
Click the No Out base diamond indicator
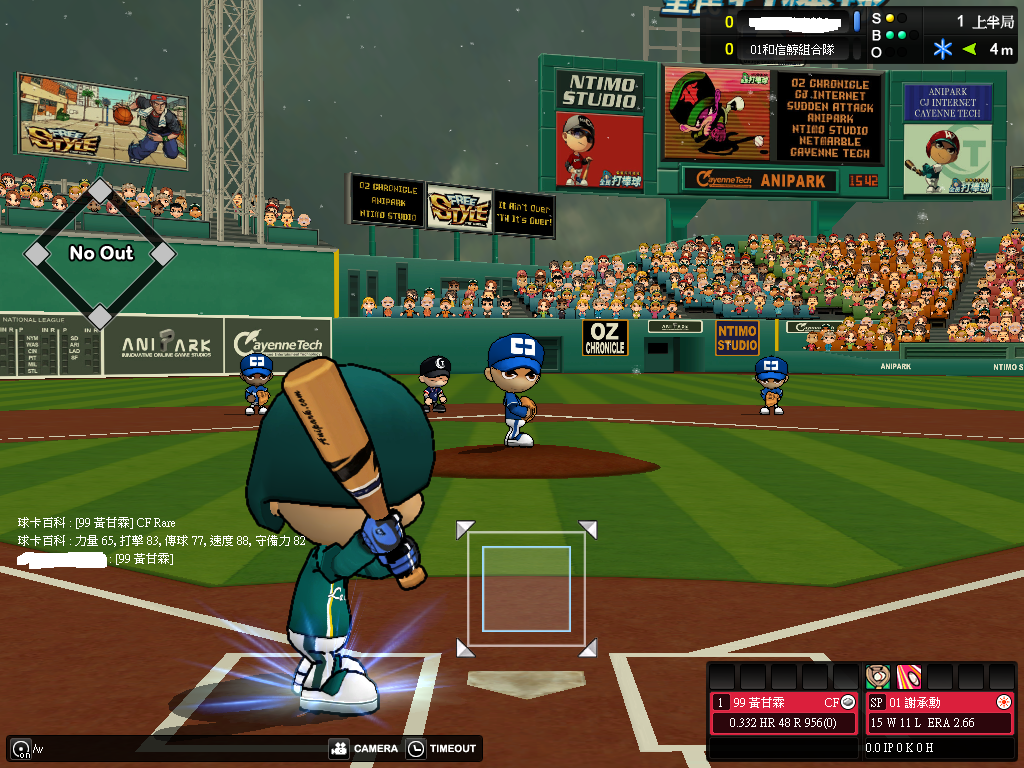pos(100,254)
